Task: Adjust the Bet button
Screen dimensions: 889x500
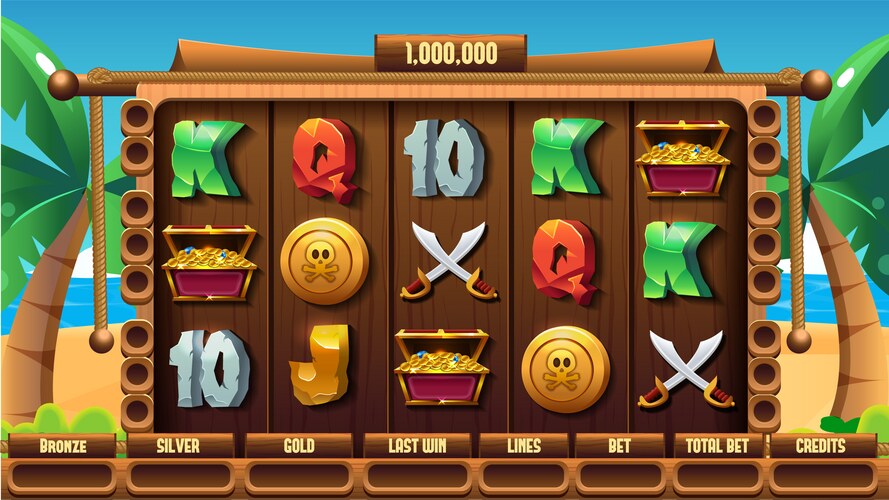Action: [x=619, y=446]
